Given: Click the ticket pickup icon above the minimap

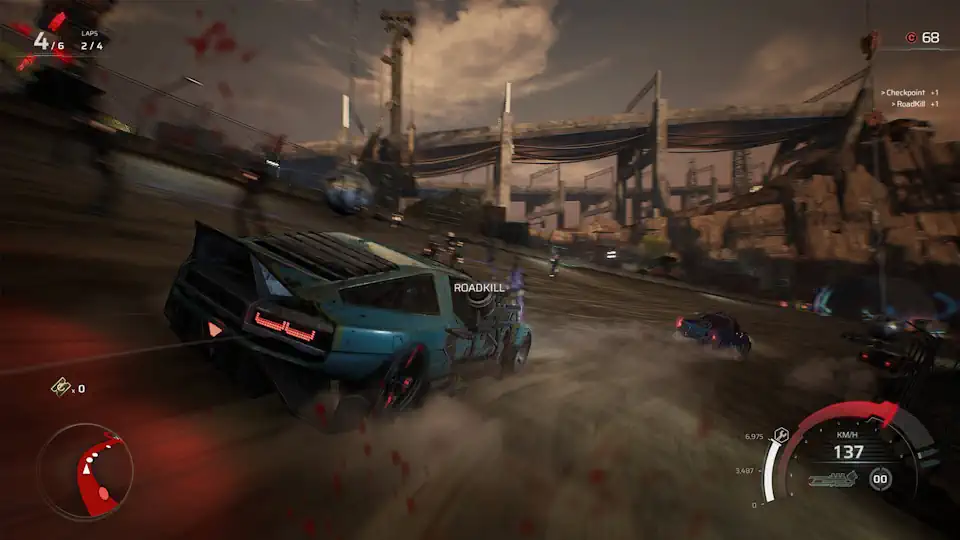Looking at the screenshot, I should click(x=62, y=388).
